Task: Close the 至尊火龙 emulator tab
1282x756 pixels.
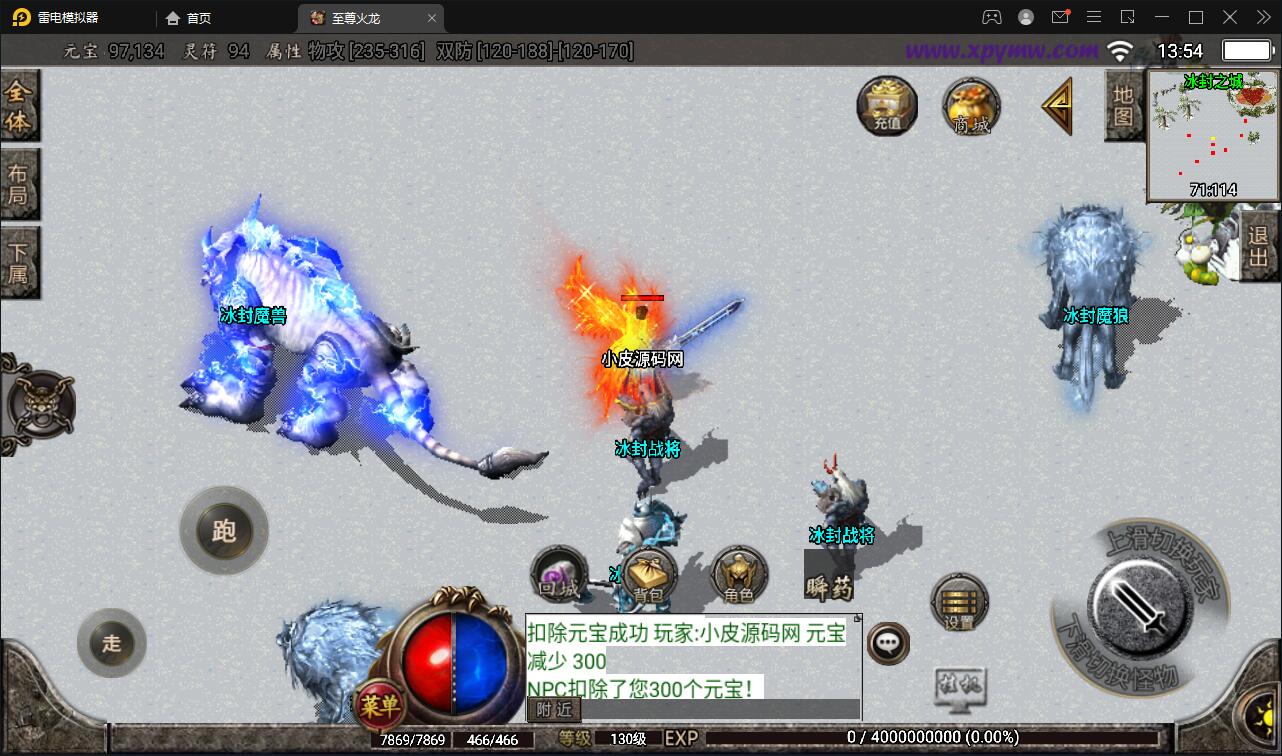Action: 432,18
